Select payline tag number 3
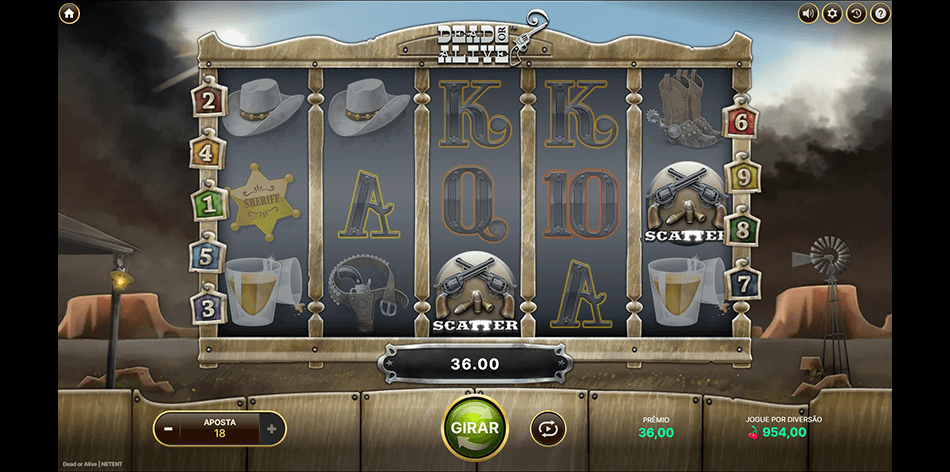The height and width of the screenshot is (472, 950). click(x=208, y=307)
